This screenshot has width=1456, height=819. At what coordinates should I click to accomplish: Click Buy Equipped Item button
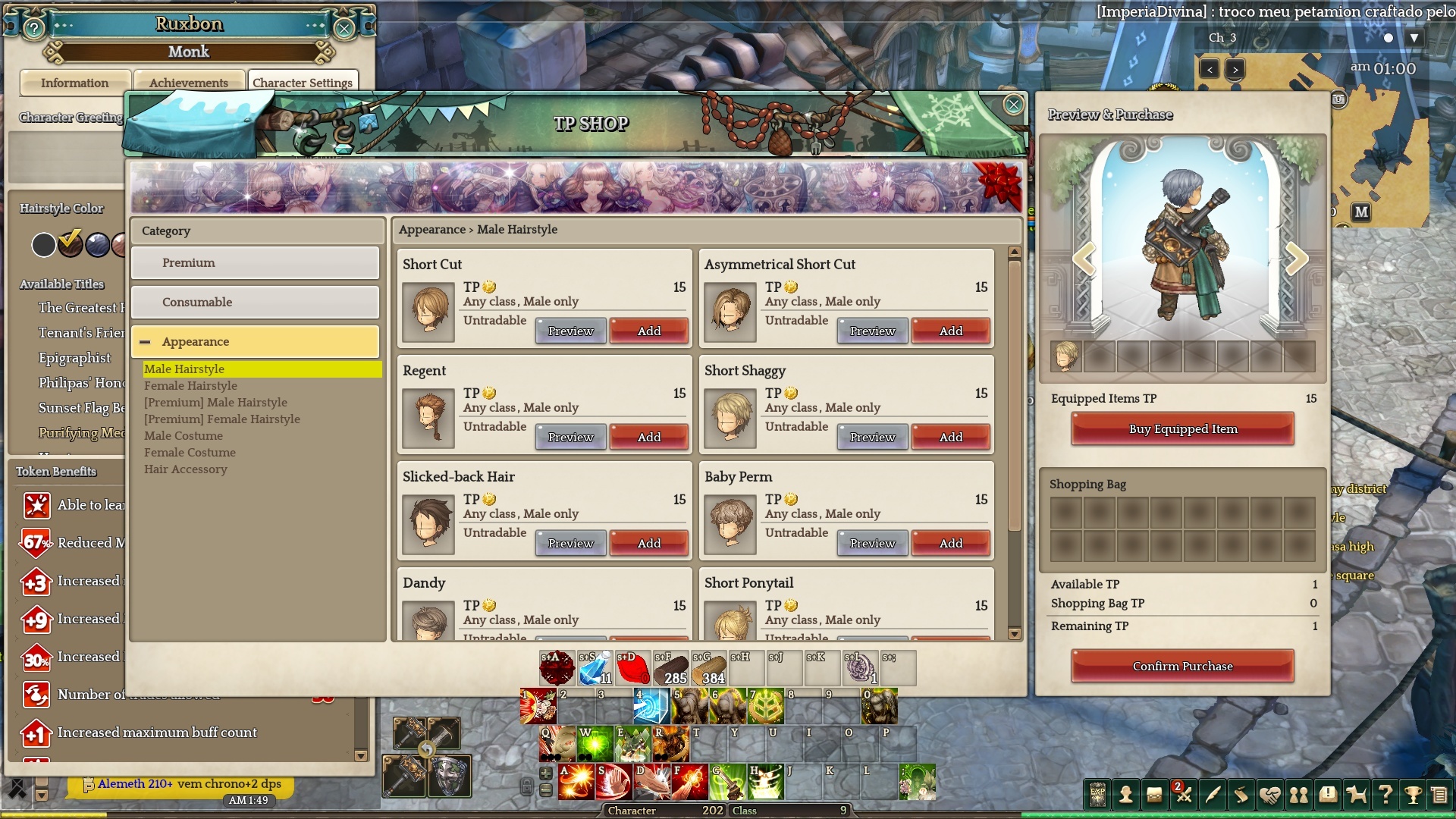[1182, 429]
